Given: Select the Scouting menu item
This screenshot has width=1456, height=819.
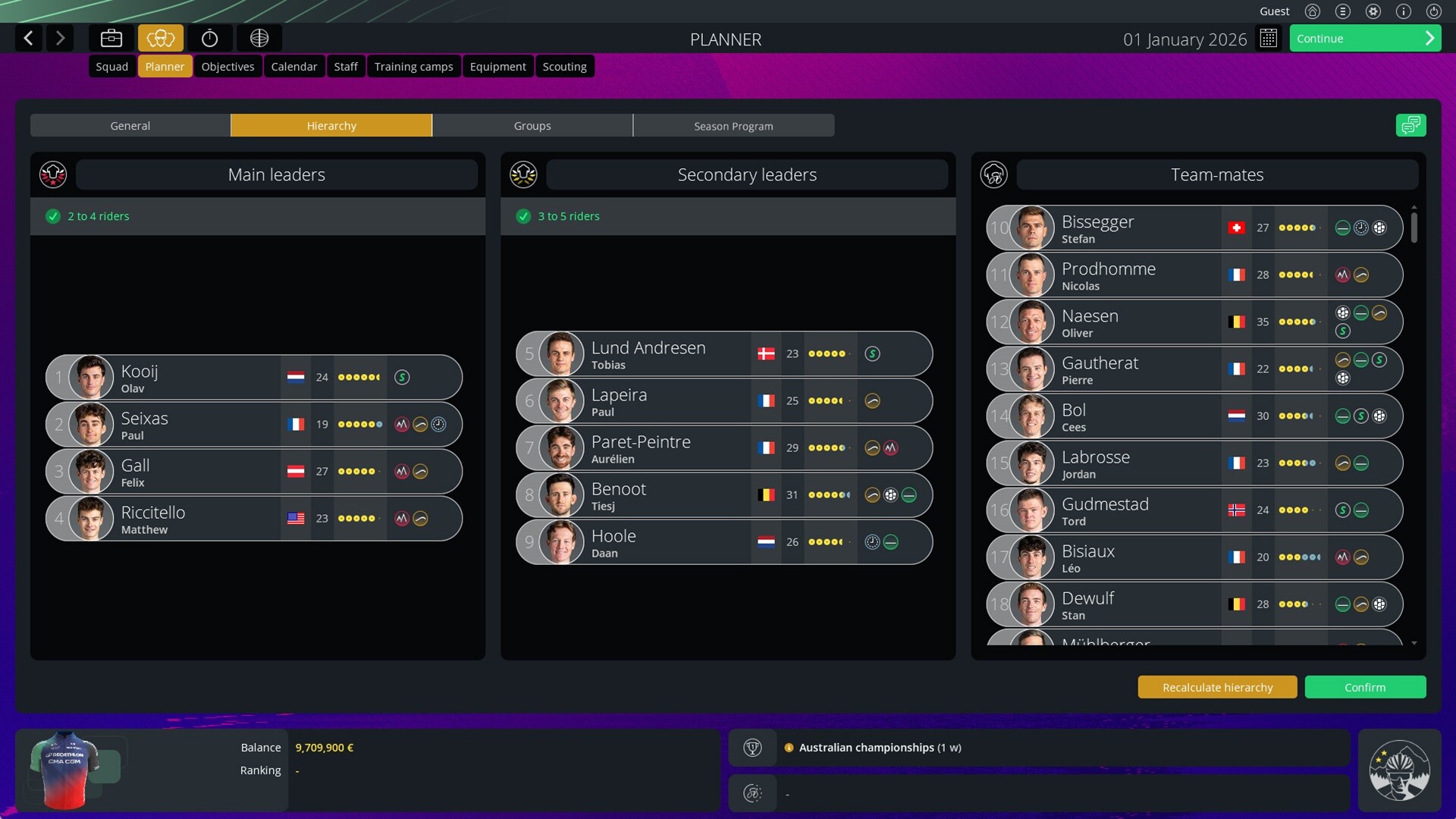Looking at the screenshot, I should point(564,66).
